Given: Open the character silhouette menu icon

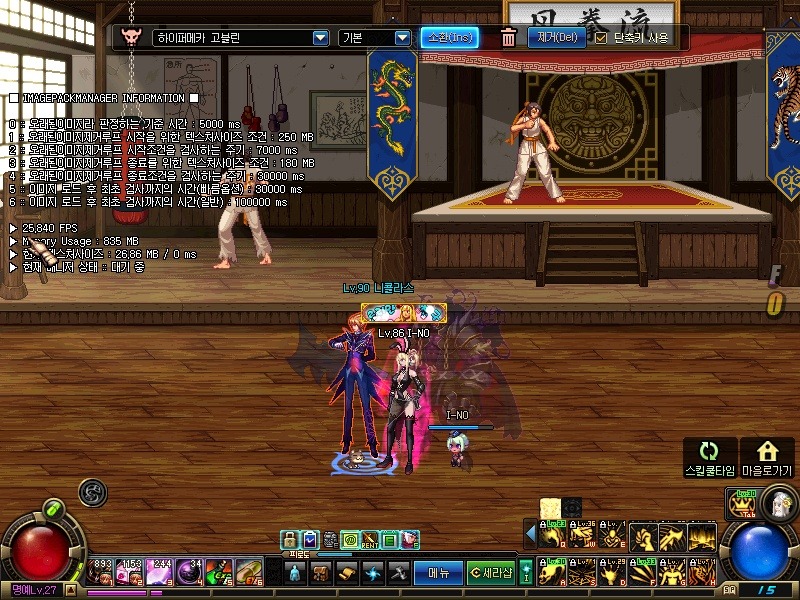Looking at the screenshot, I should pyautogui.click(x=295, y=573).
